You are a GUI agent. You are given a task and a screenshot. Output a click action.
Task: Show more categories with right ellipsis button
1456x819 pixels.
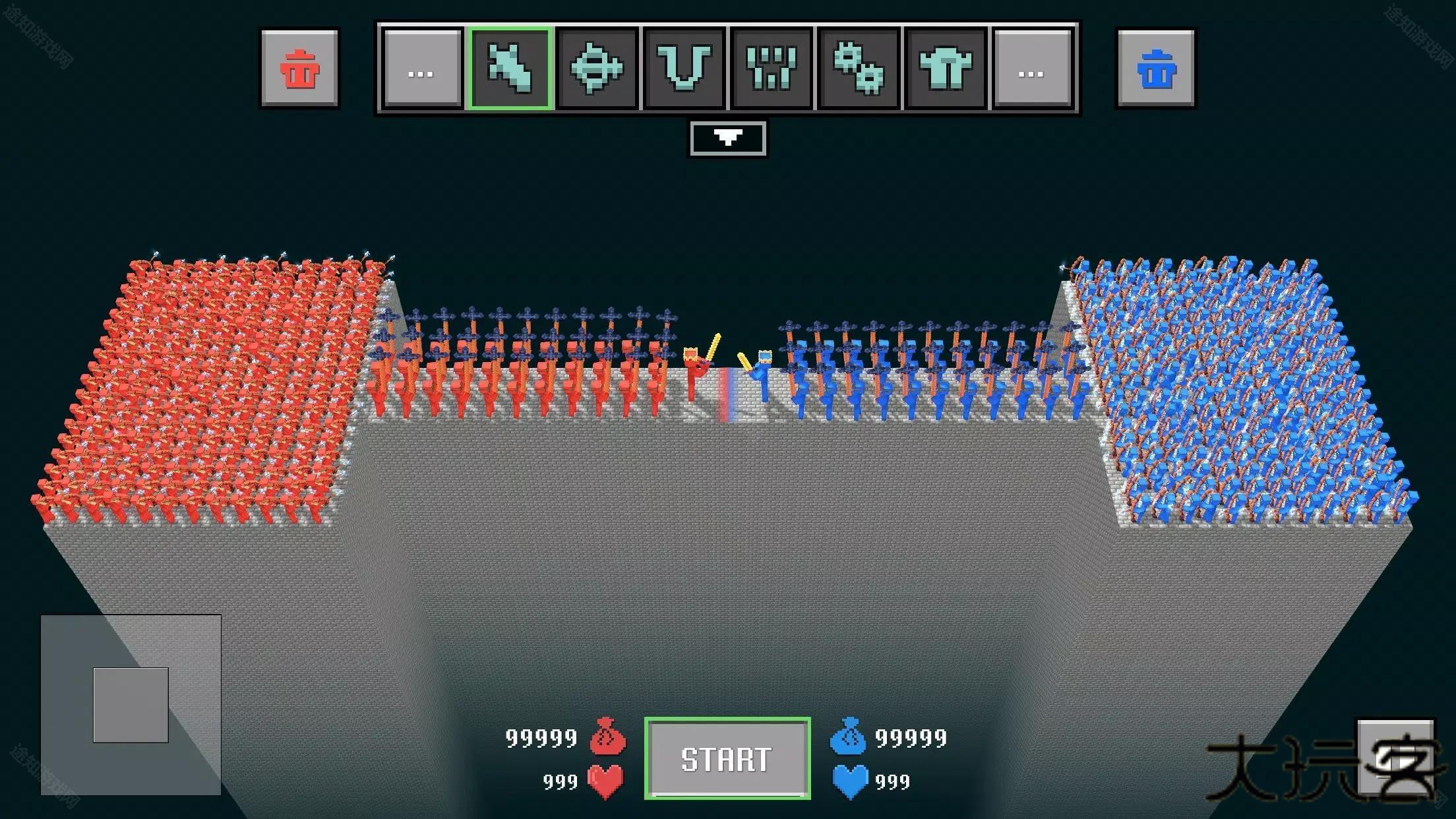point(1031,69)
